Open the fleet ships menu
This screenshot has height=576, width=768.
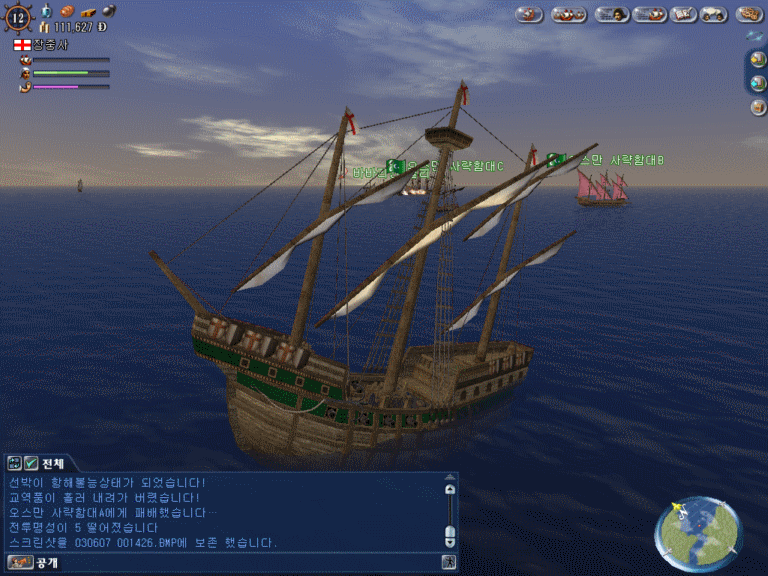569,14
